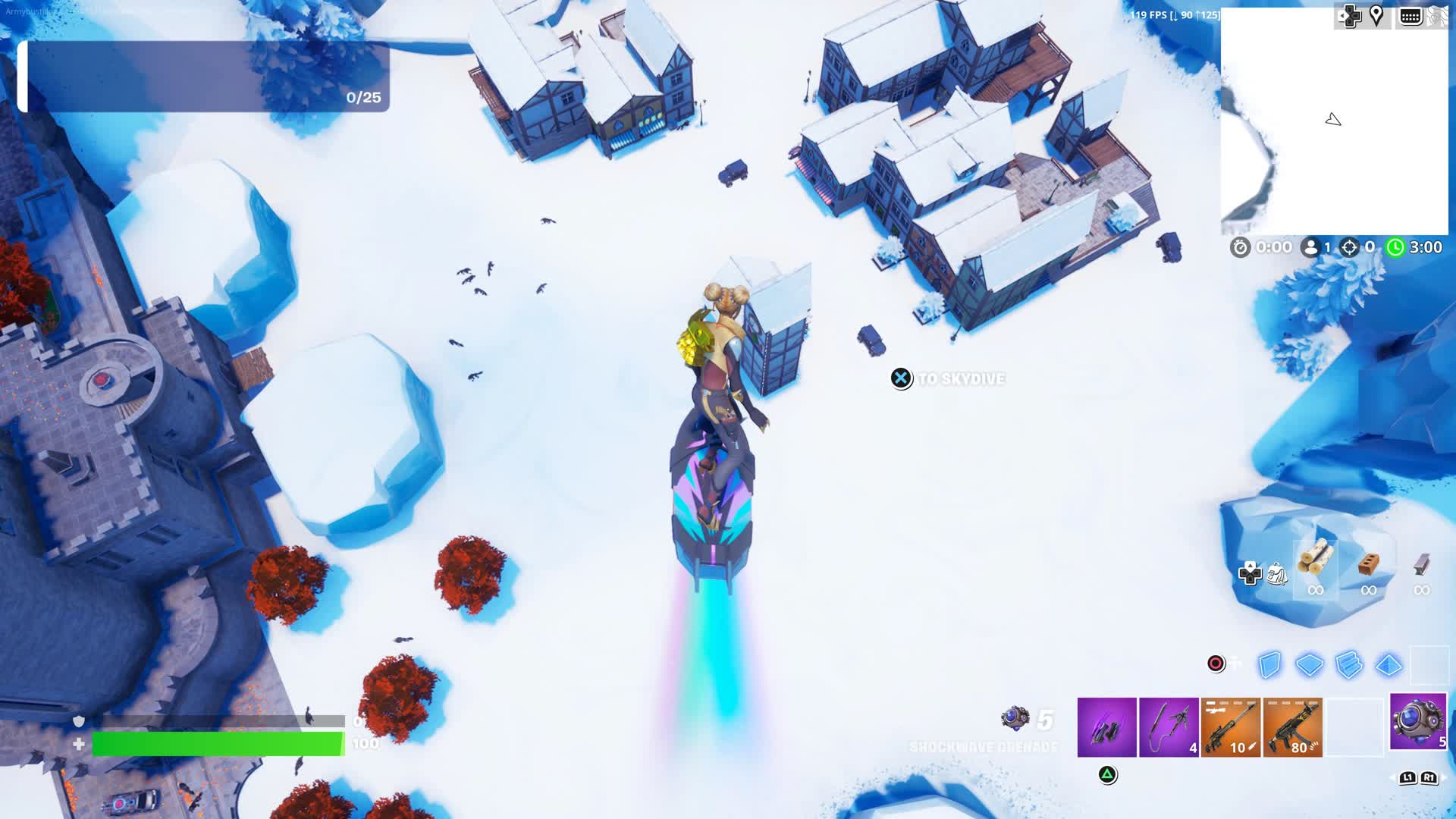Click the green health bar at 100

[x=220, y=743]
